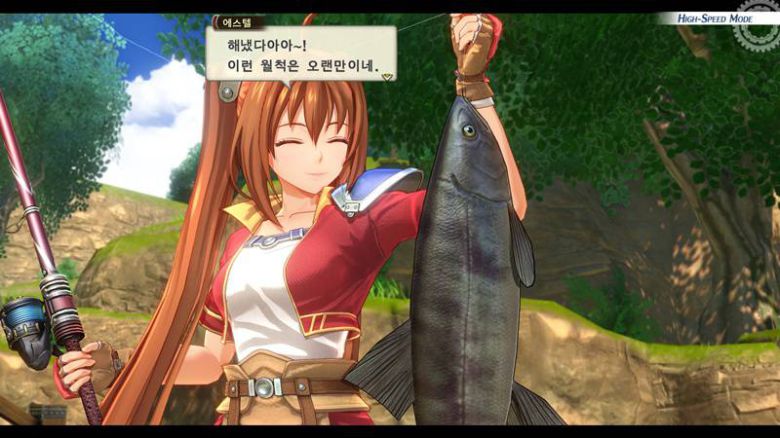Toggle the High-Speed Mode indicator

(x=714, y=18)
